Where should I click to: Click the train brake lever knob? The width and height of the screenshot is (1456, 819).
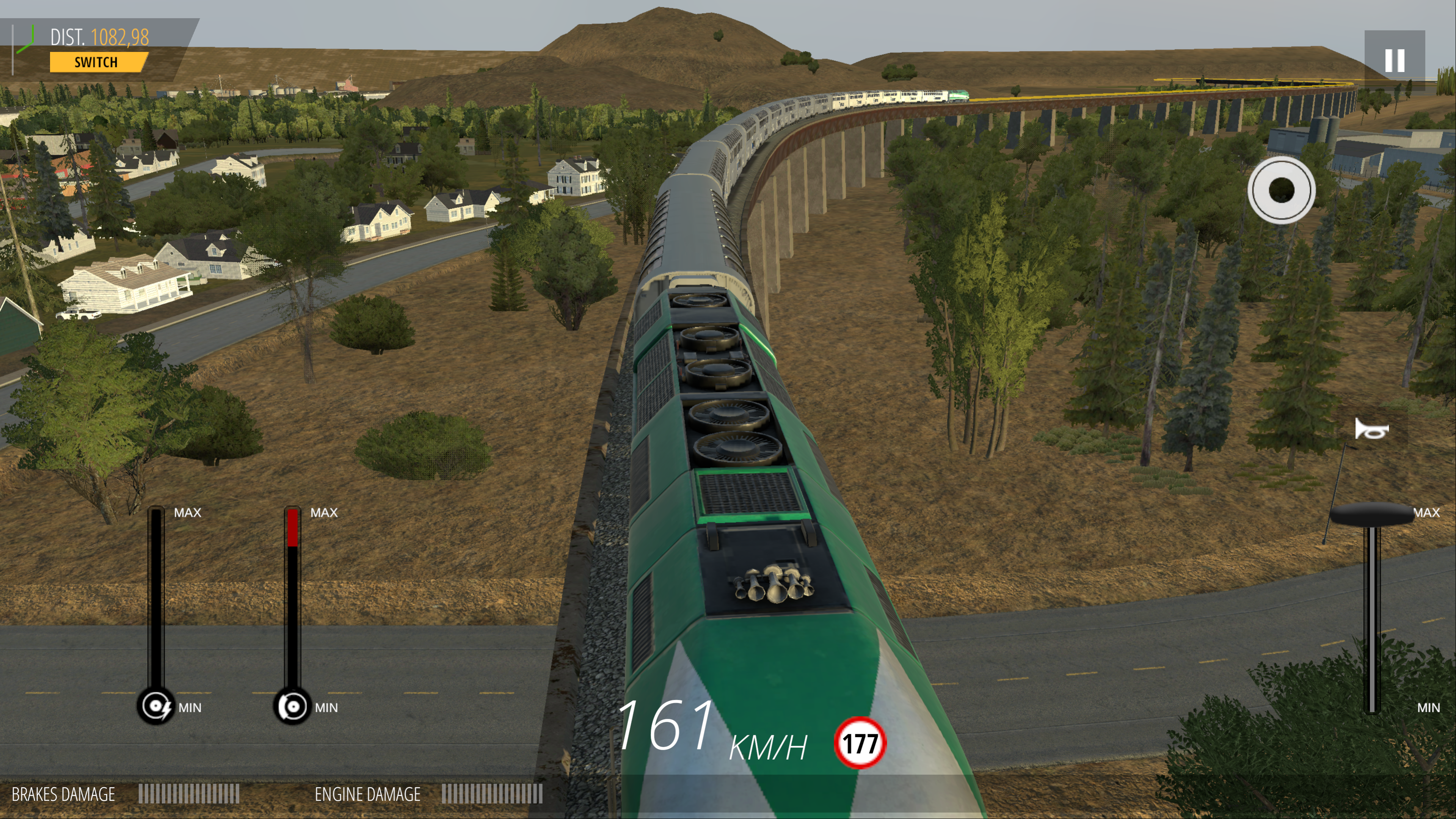click(x=292, y=706)
